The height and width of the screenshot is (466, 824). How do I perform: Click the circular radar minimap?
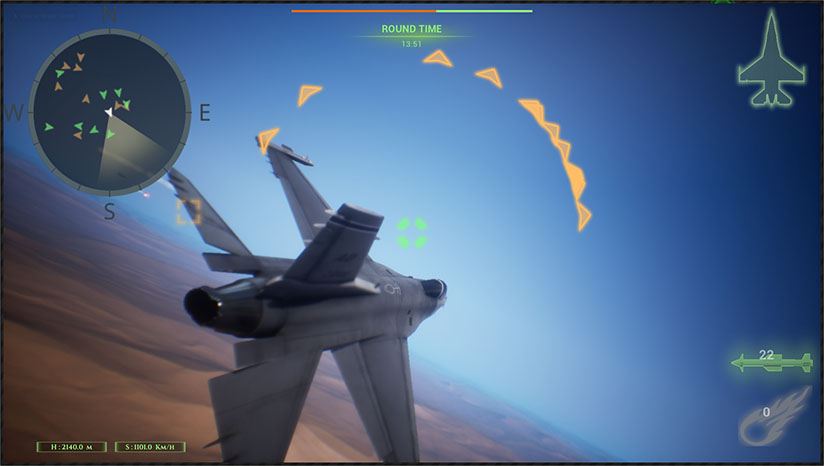(x=109, y=110)
